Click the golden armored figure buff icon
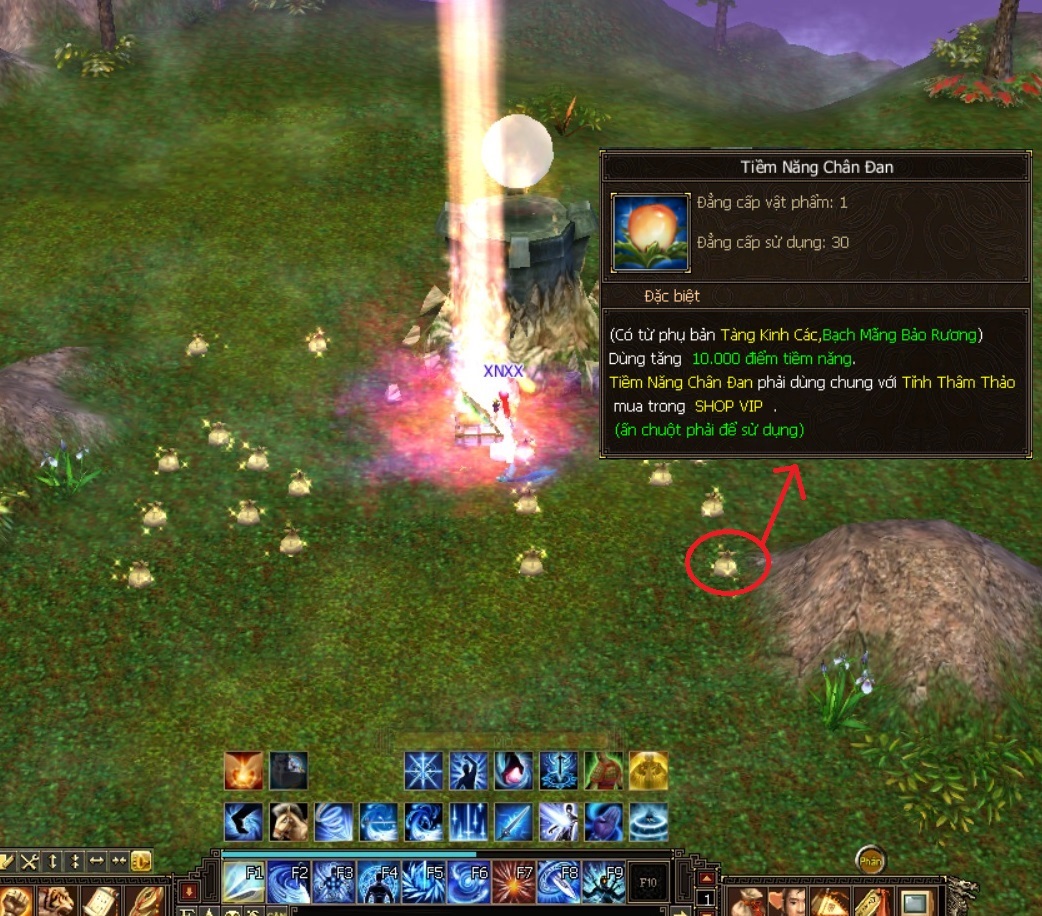Viewport: 1042px width, 916px height. (648, 771)
